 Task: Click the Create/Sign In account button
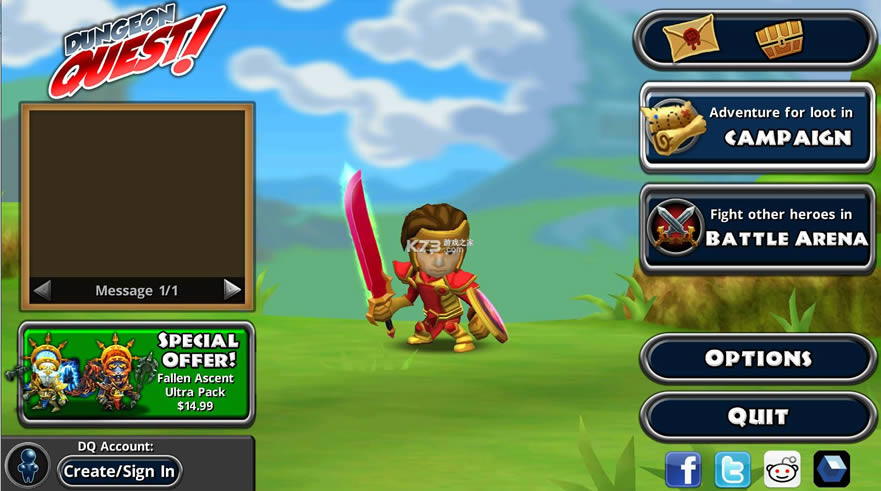click(119, 471)
